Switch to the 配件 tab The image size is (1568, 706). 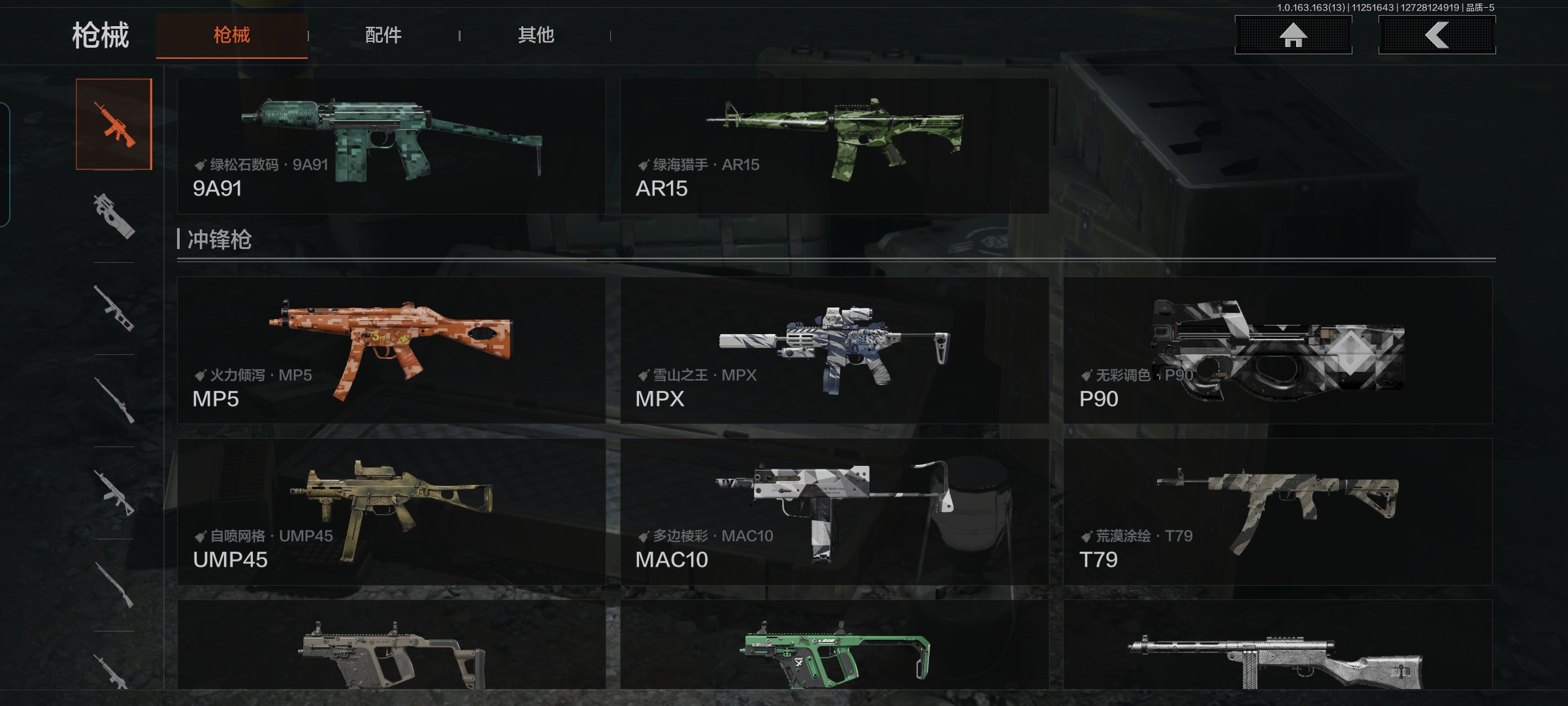coord(383,35)
